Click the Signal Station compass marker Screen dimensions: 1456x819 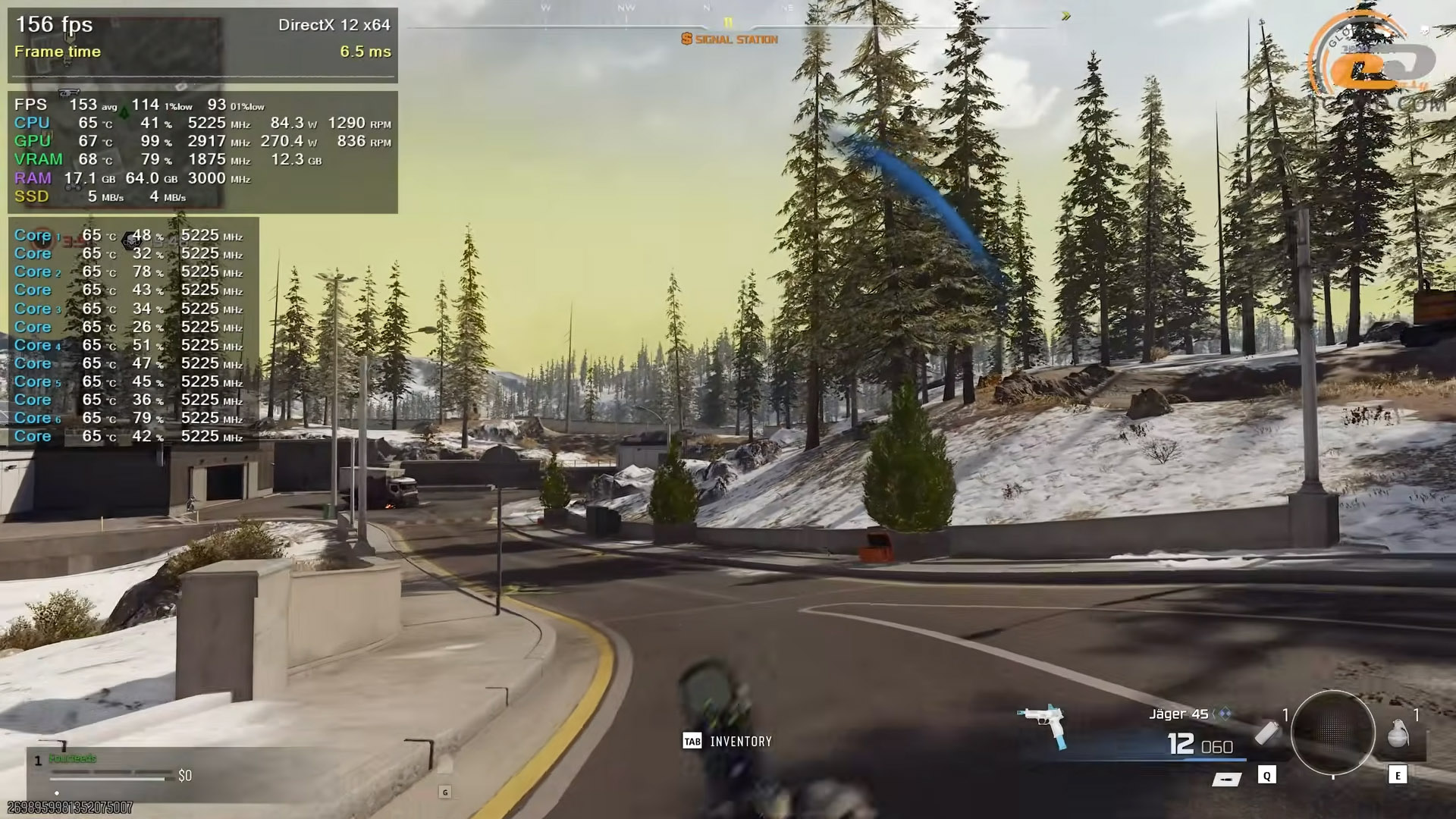(x=730, y=39)
